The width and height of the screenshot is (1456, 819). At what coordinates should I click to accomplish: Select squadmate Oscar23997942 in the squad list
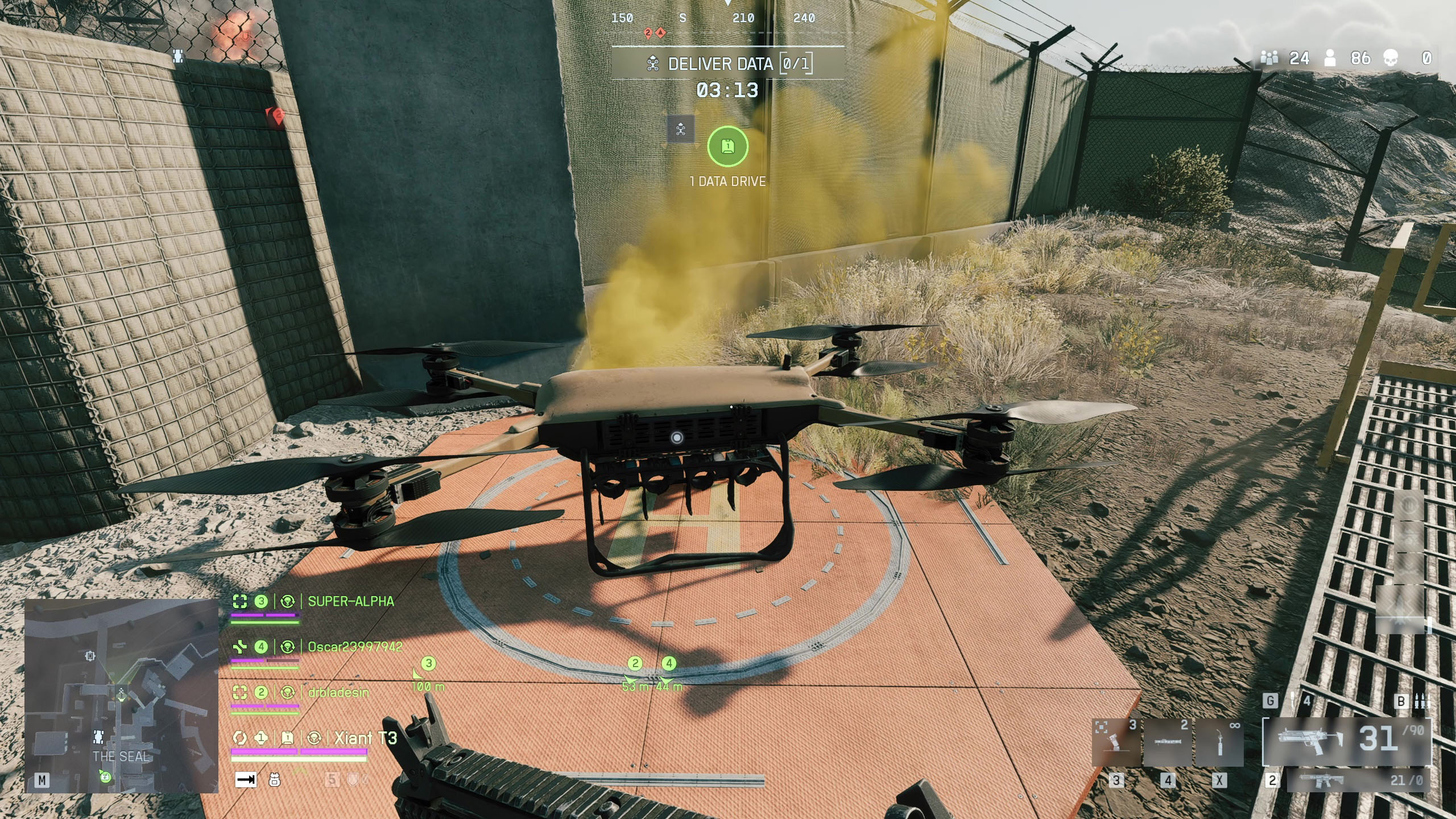[x=354, y=647]
